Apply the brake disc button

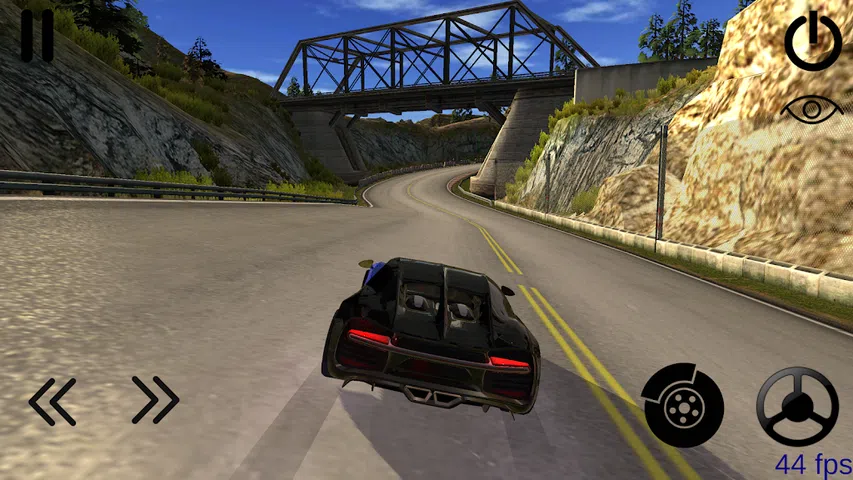[683, 405]
